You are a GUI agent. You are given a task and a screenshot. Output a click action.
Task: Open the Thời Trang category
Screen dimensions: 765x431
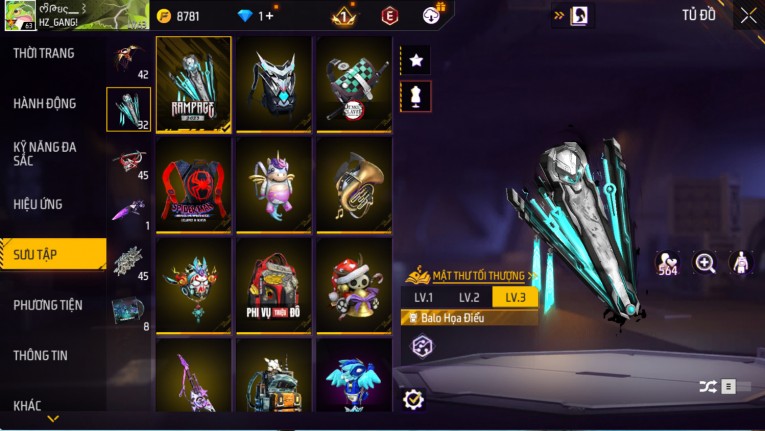[44, 53]
